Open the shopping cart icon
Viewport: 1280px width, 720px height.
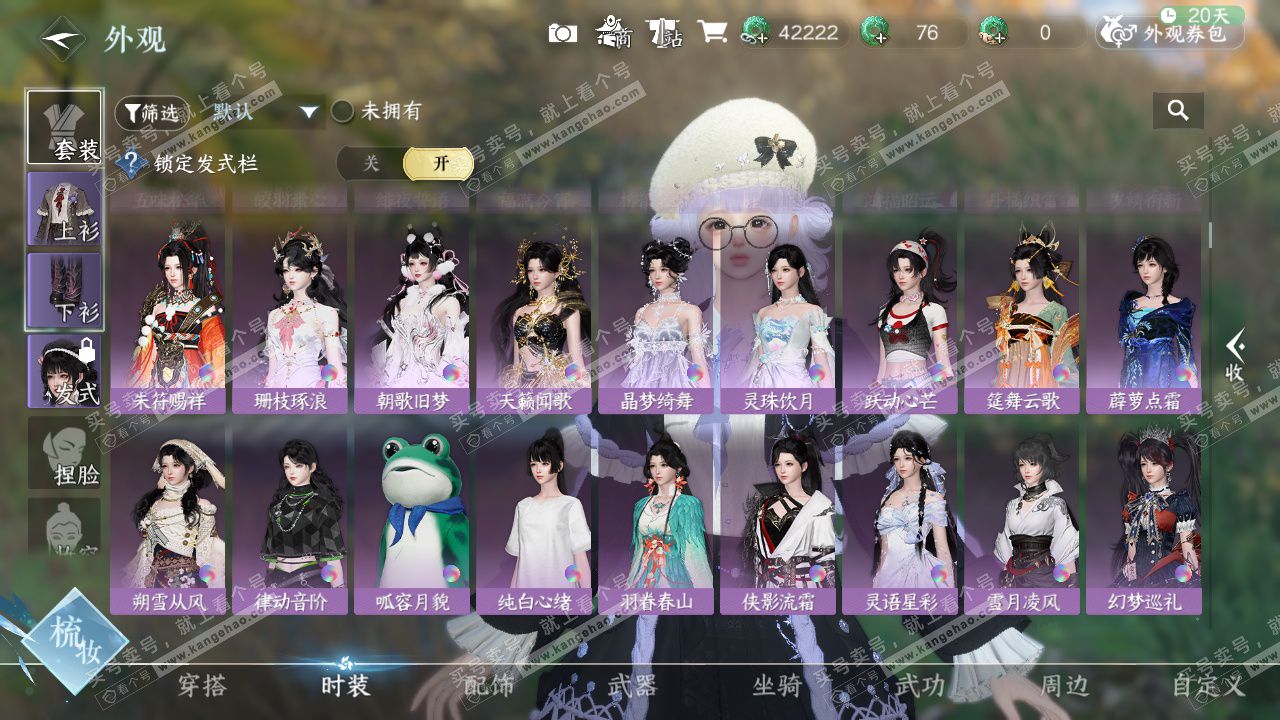pyautogui.click(x=712, y=32)
